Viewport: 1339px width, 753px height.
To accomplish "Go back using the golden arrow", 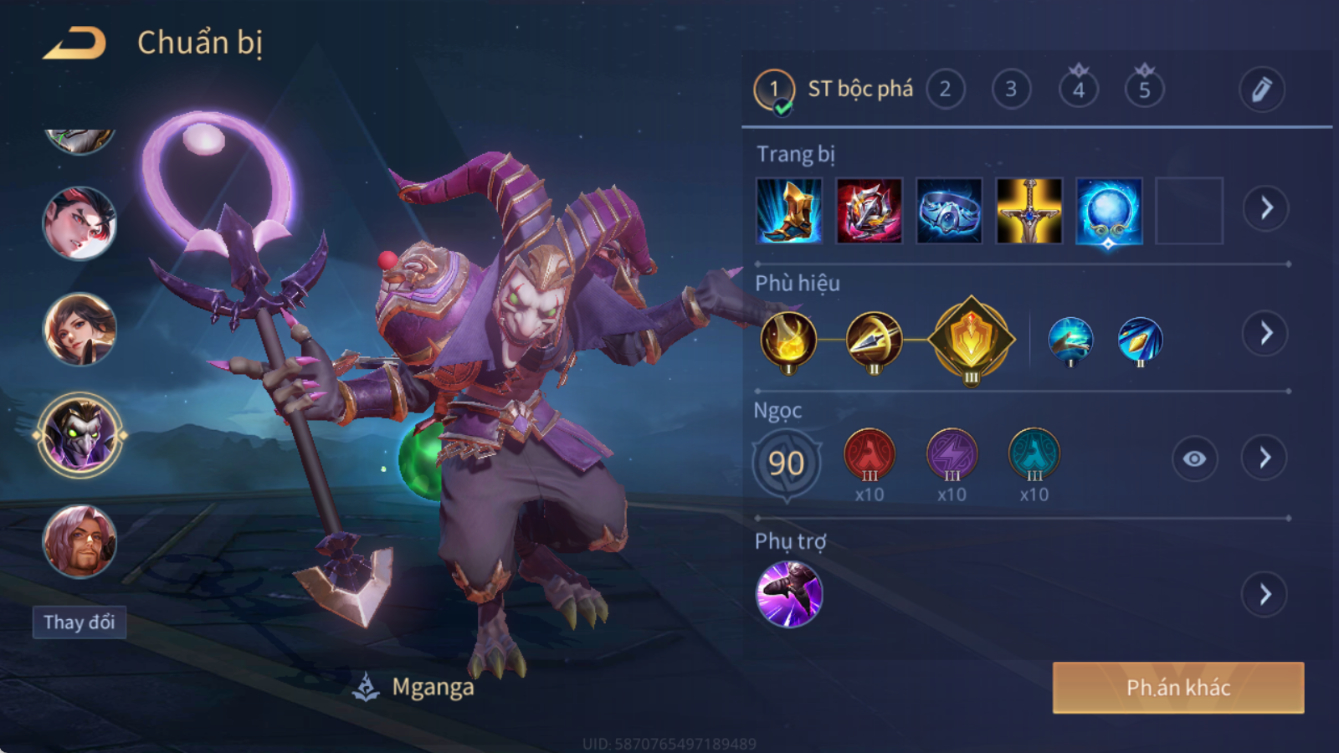I will pyautogui.click(x=75, y=43).
